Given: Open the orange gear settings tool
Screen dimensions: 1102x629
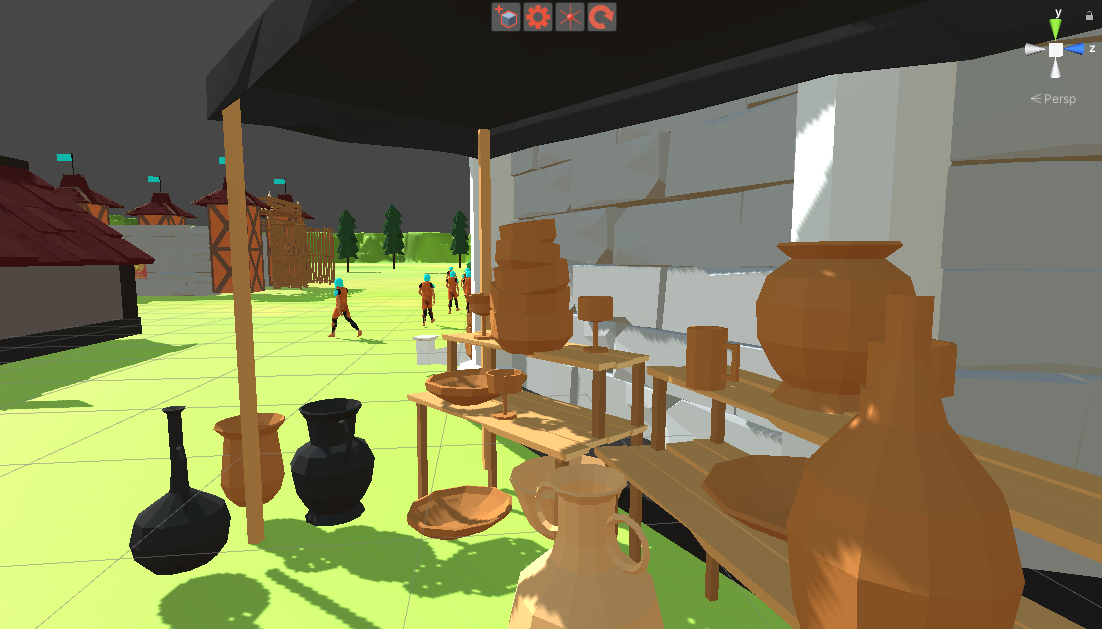Looking at the screenshot, I should (x=538, y=17).
